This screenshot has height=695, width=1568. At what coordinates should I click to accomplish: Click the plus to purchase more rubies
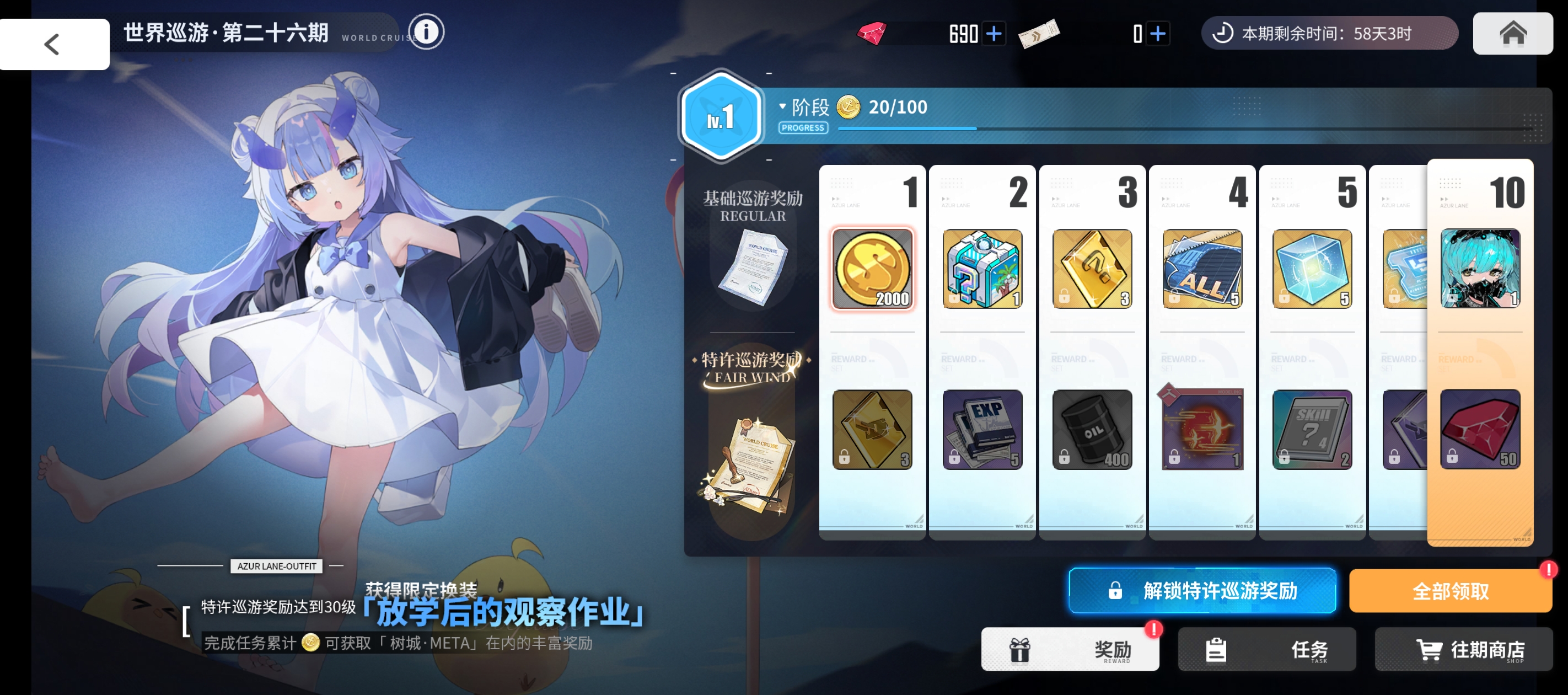tap(993, 34)
